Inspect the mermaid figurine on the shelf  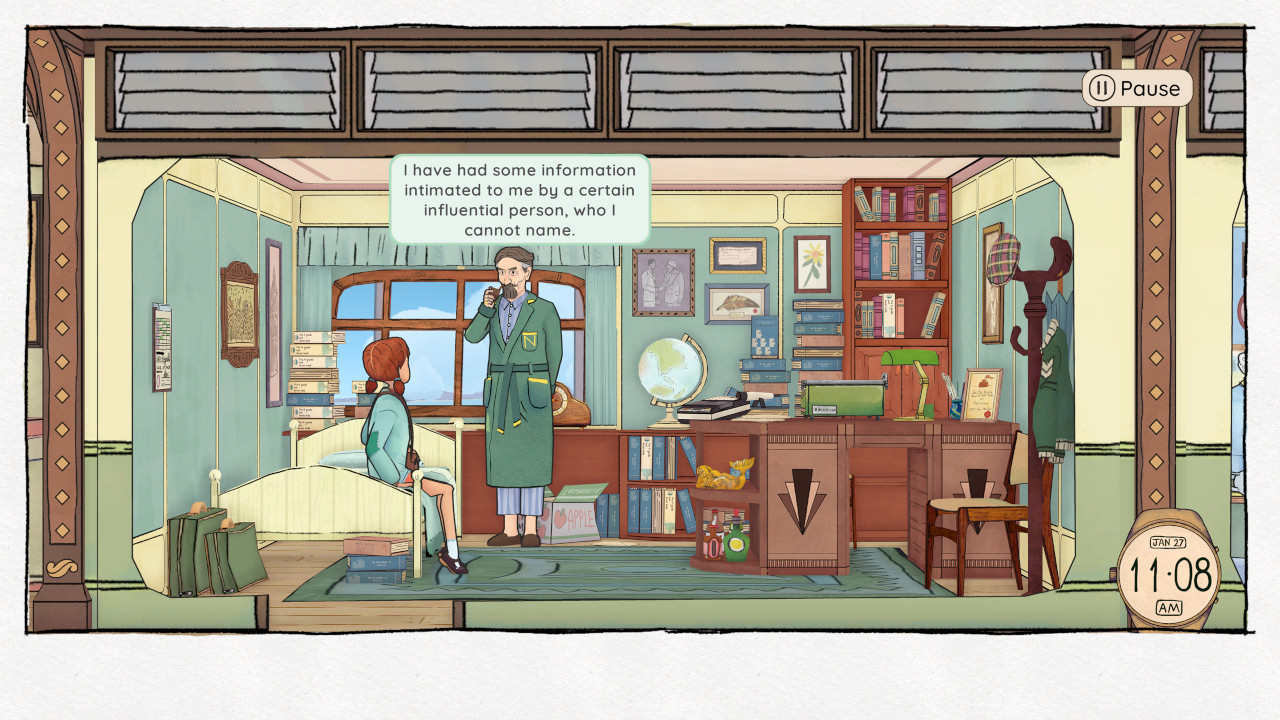pos(723,475)
